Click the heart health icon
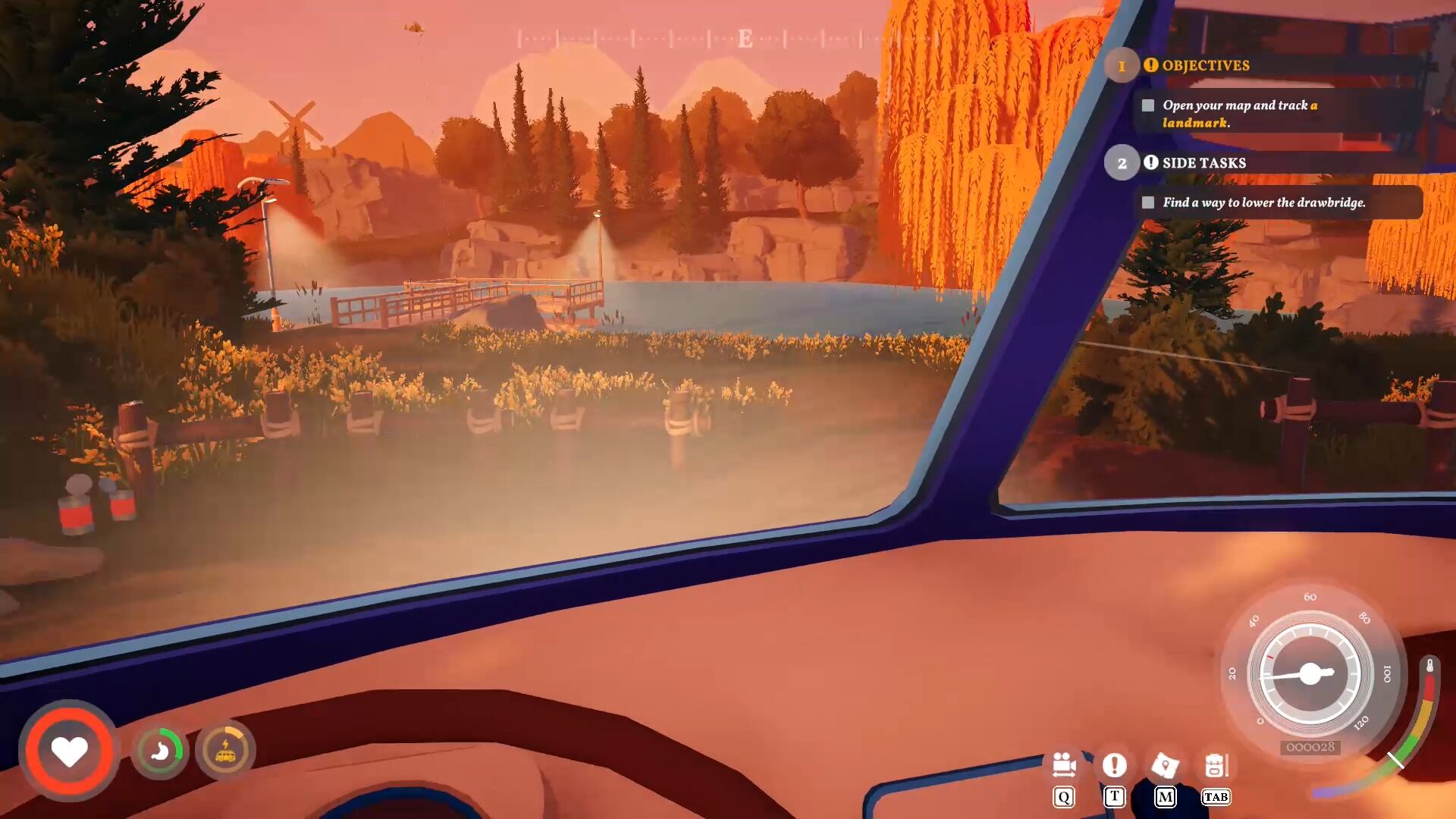Viewport: 1456px width, 819px height. click(69, 751)
